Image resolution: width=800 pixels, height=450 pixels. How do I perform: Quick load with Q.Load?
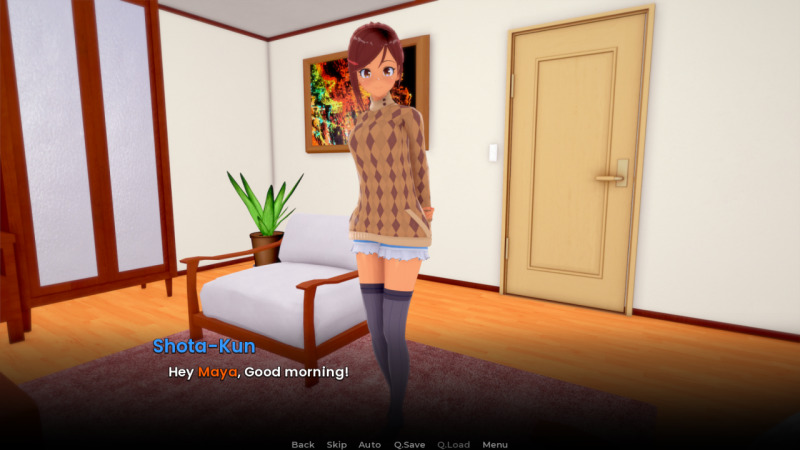453,444
